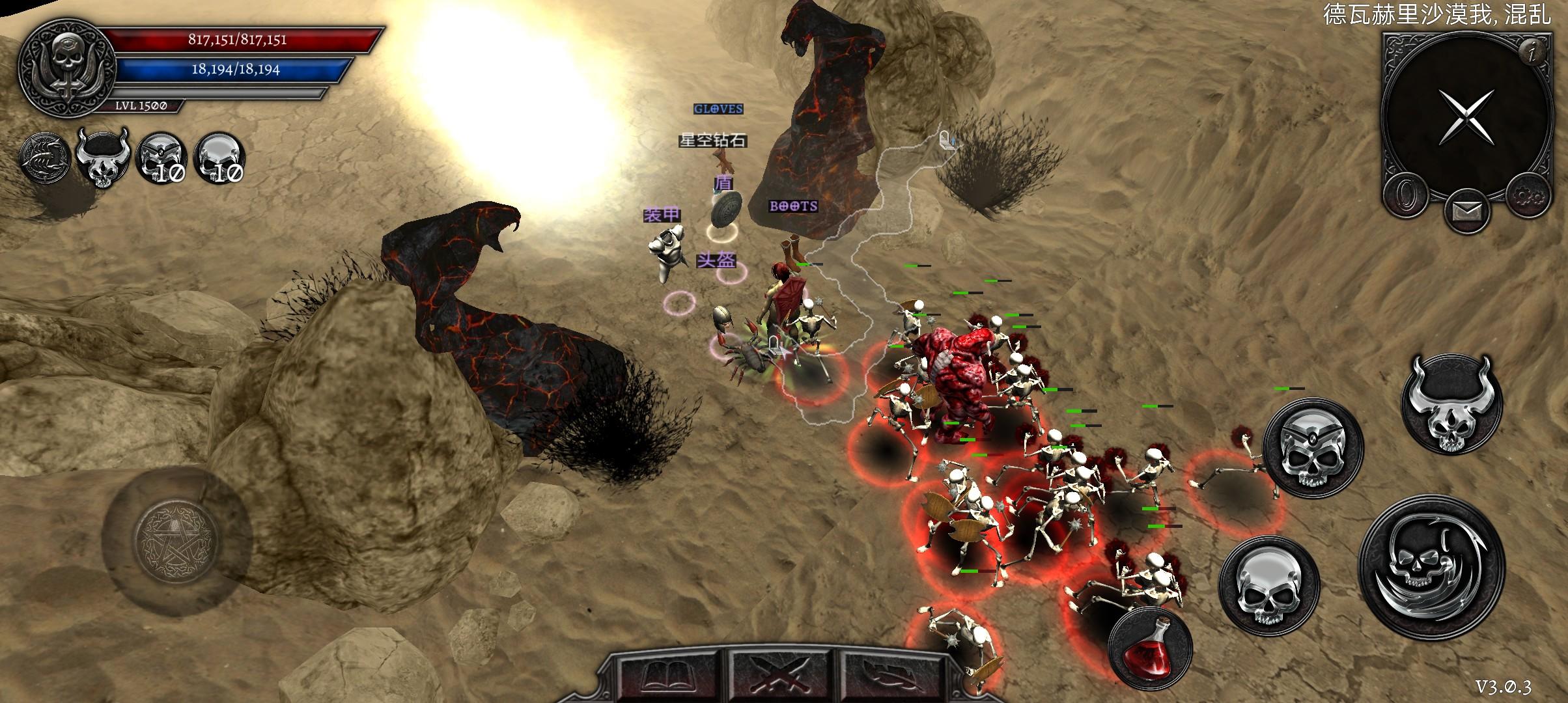The image size is (1568, 703).
Task: Open settings with the gears button
Action: [1528, 195]
